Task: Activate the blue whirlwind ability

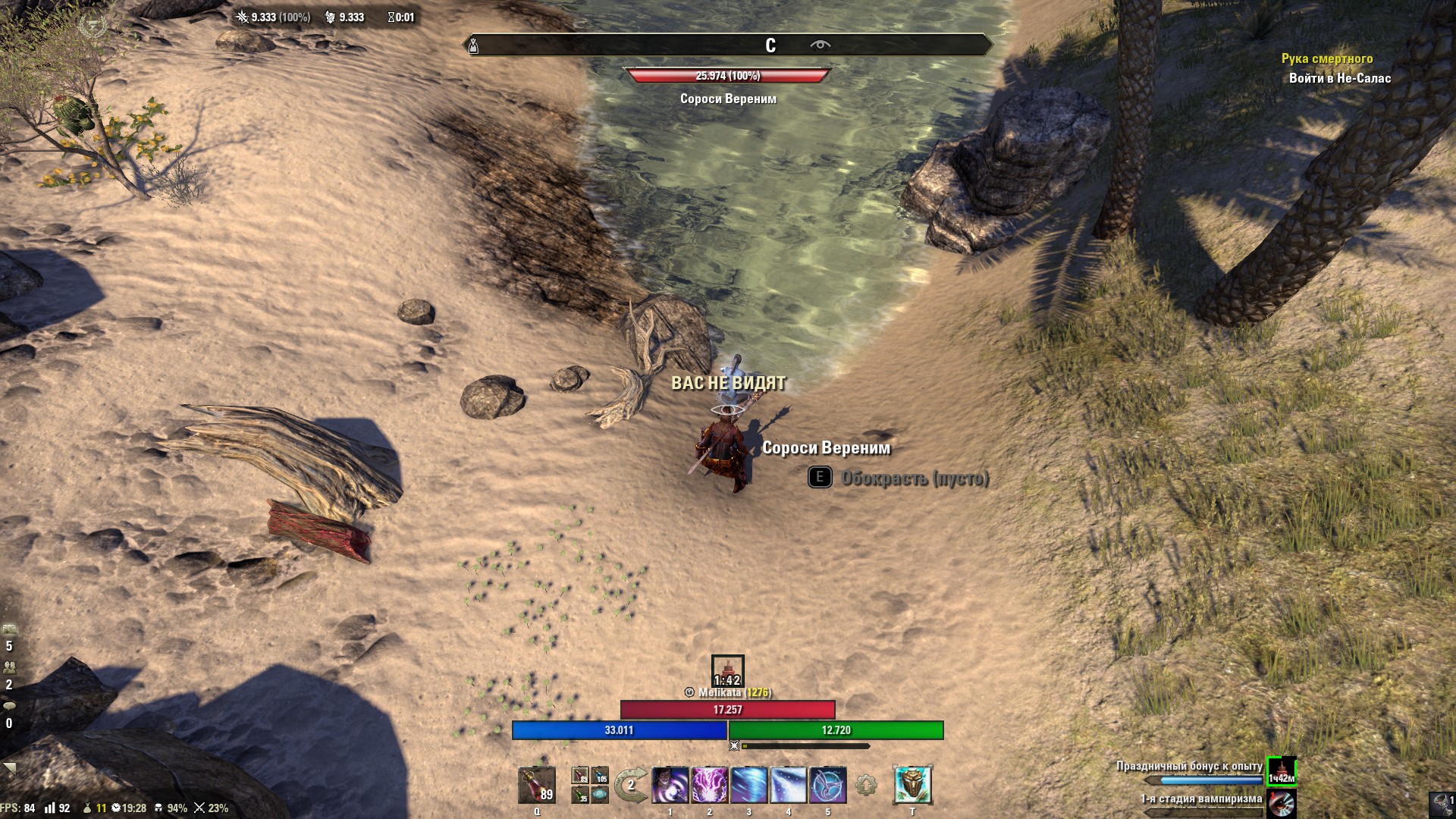Action: point(749,785)
